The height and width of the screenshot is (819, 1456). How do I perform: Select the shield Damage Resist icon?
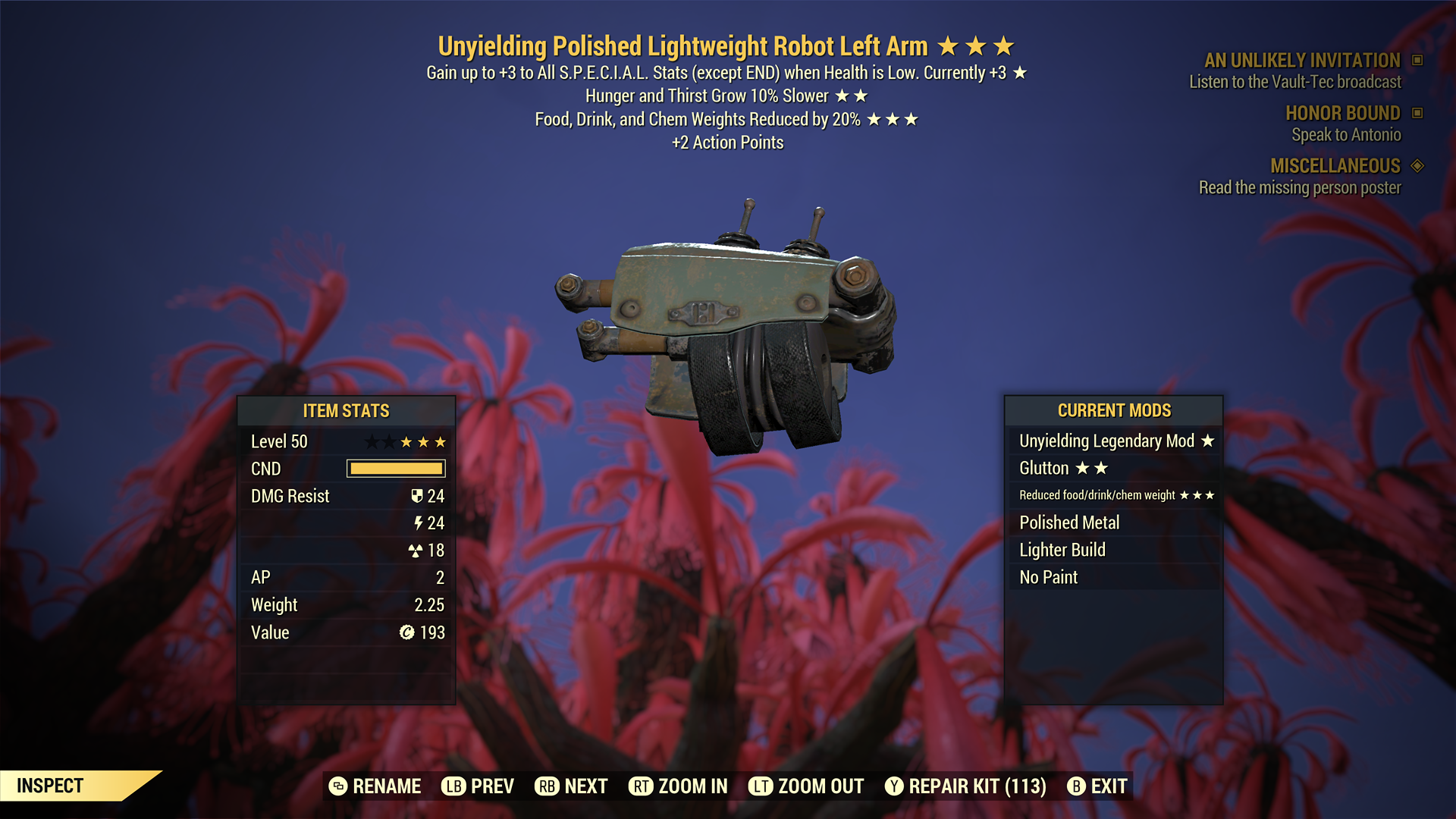tap(416, 496)
